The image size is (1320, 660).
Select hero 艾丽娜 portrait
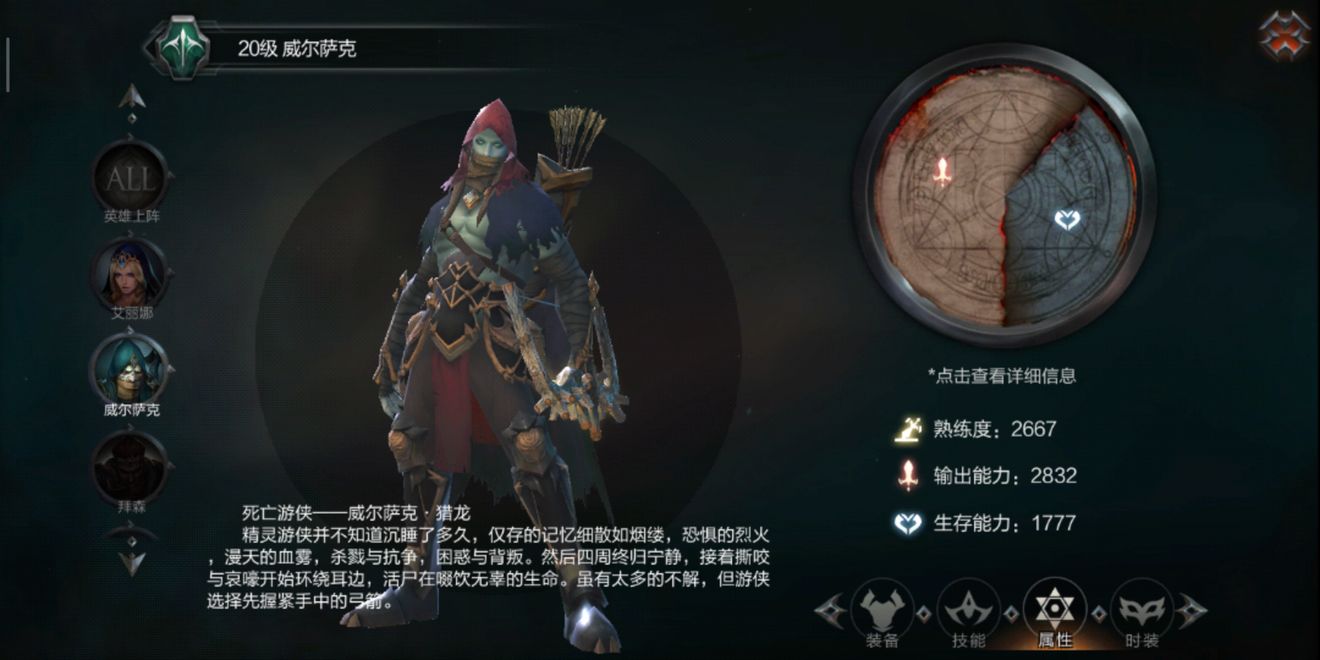[131, 275]
